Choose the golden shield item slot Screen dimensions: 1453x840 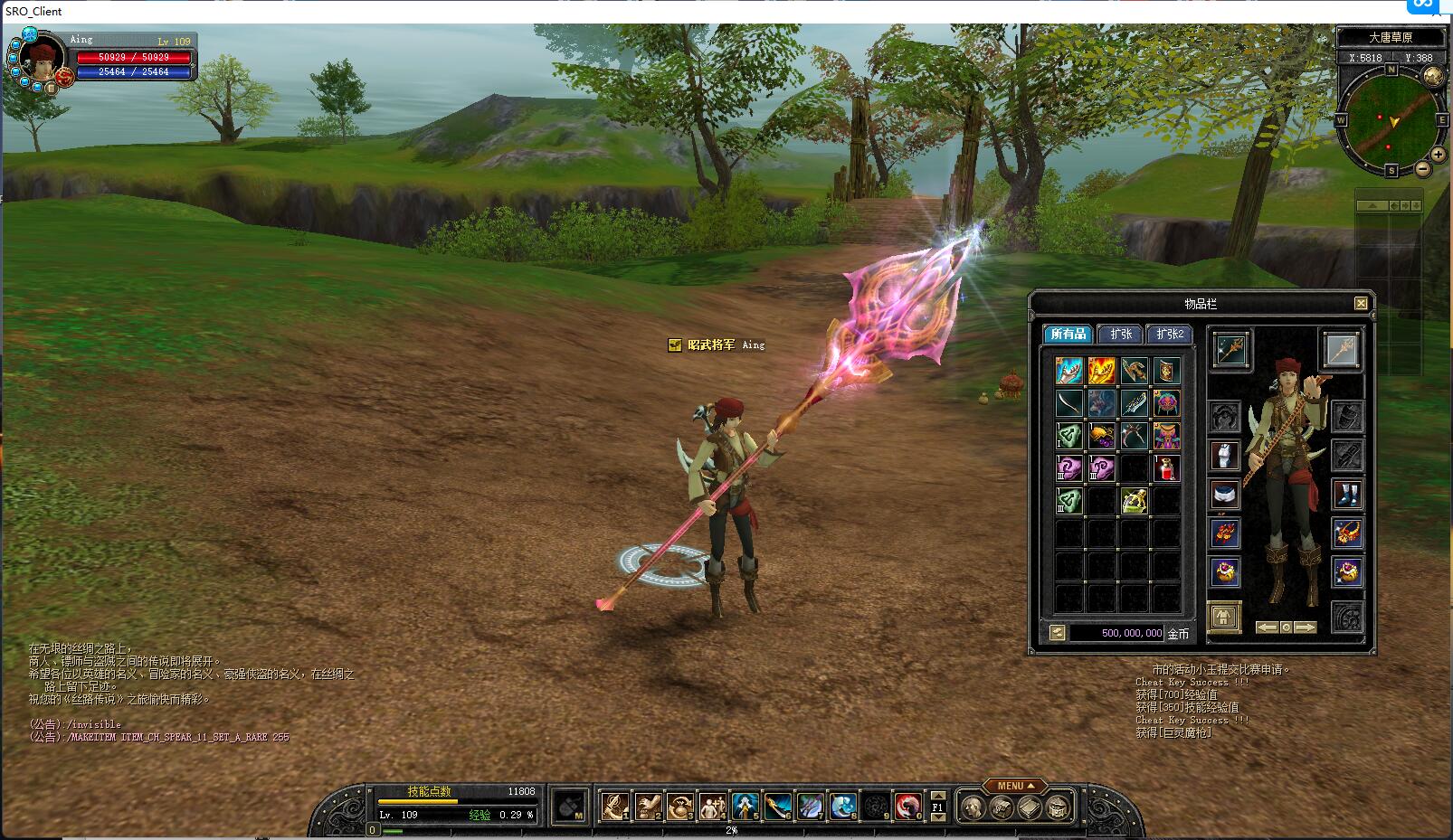1166,371
